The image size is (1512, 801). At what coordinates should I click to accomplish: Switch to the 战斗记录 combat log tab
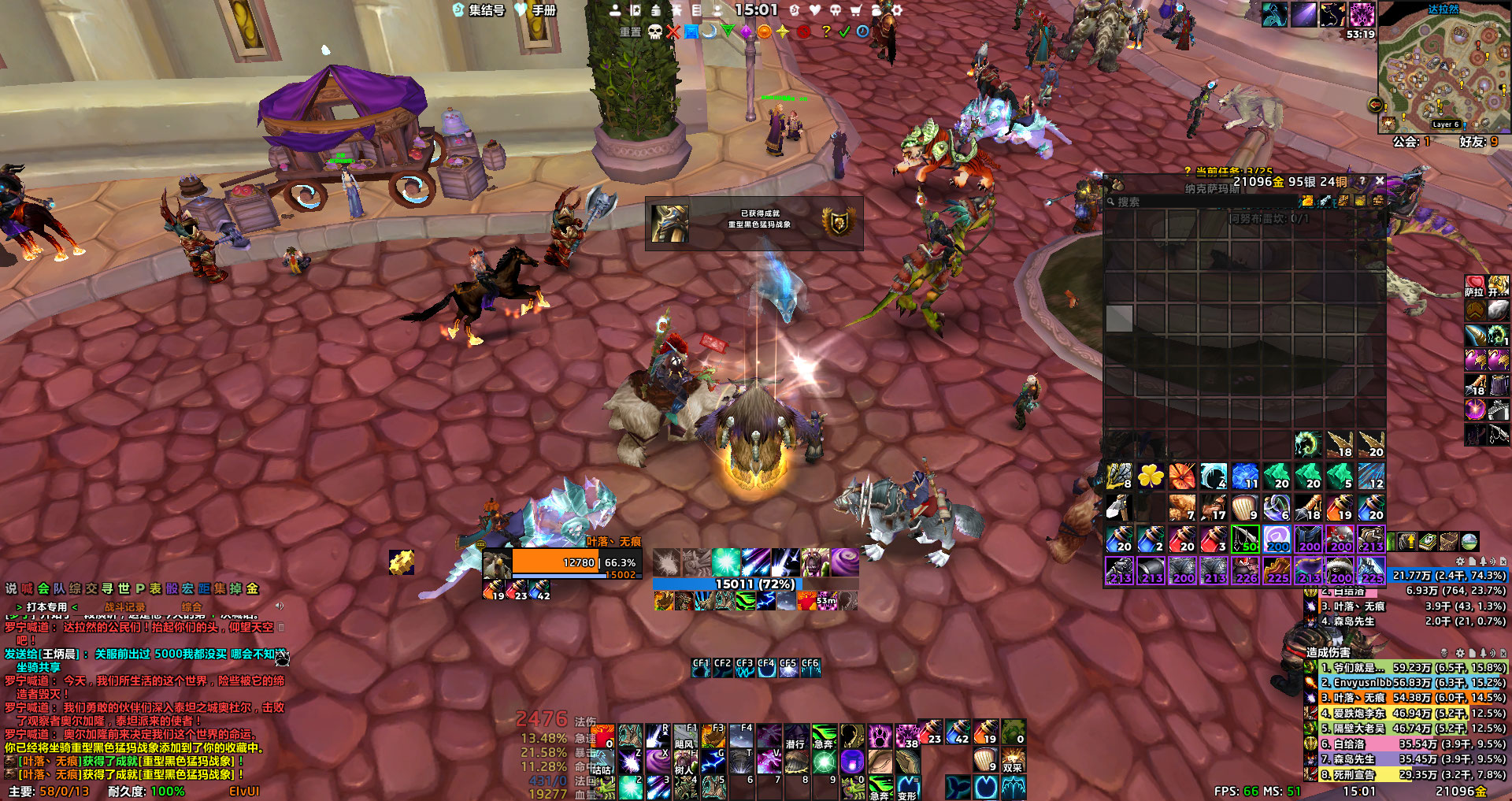tap(125, 607)
